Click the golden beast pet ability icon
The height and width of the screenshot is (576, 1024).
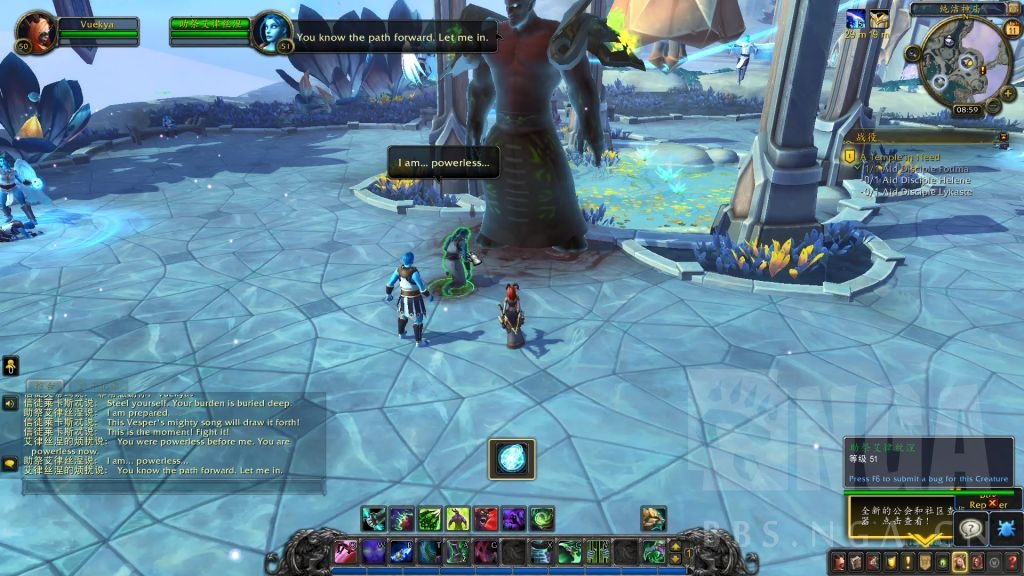coord(654,519)
